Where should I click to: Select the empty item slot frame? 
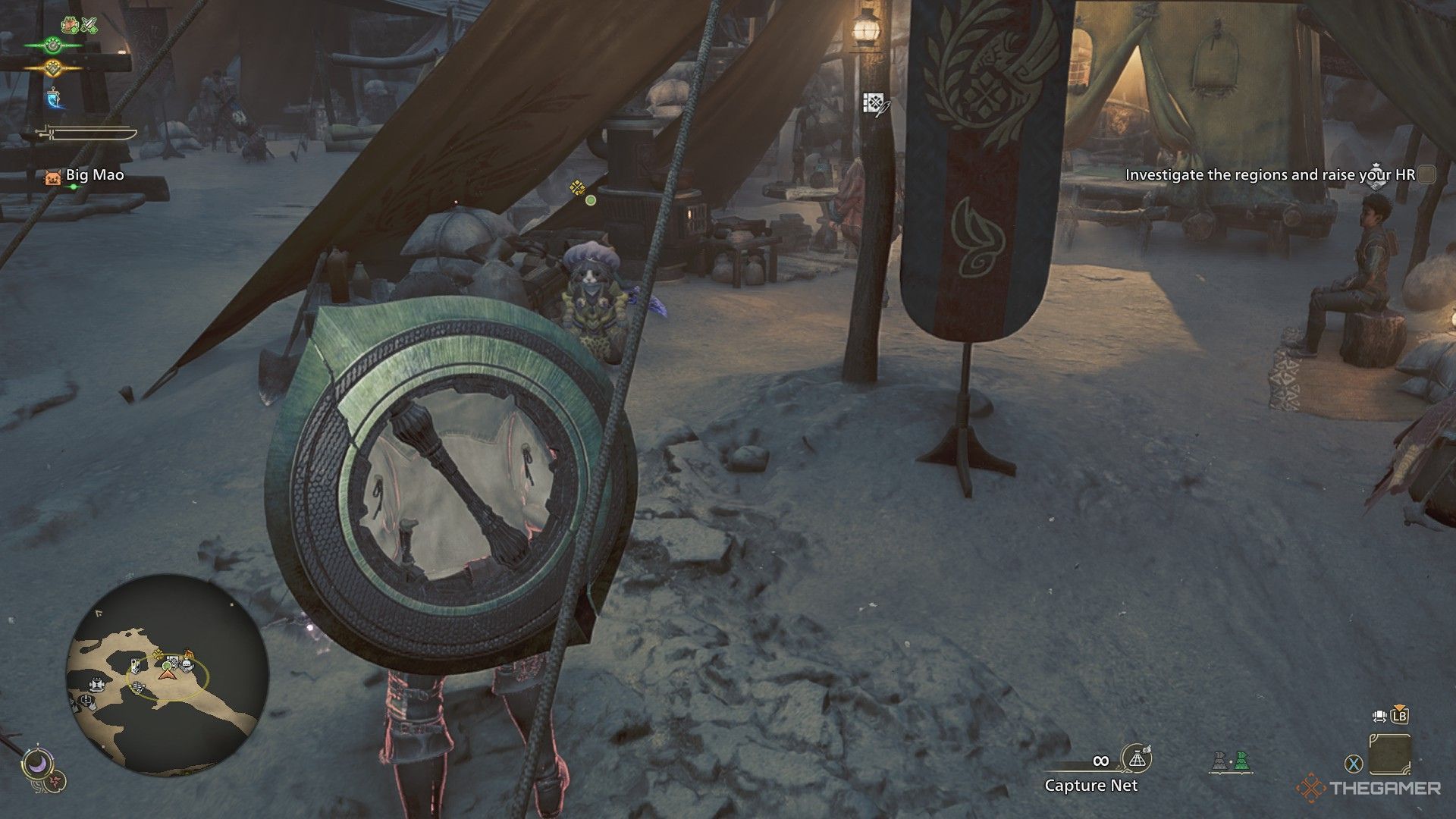(1390, 754)
